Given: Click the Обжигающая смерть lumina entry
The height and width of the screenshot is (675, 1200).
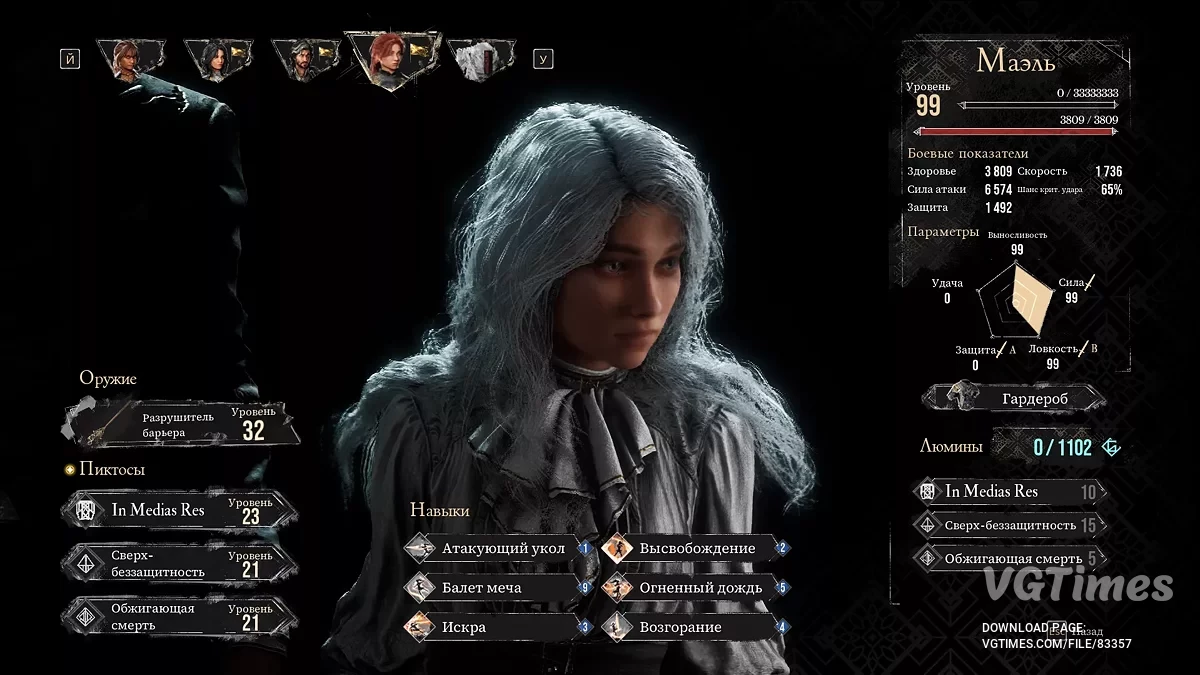Looking at the screenshot, I should (1010, 558).
